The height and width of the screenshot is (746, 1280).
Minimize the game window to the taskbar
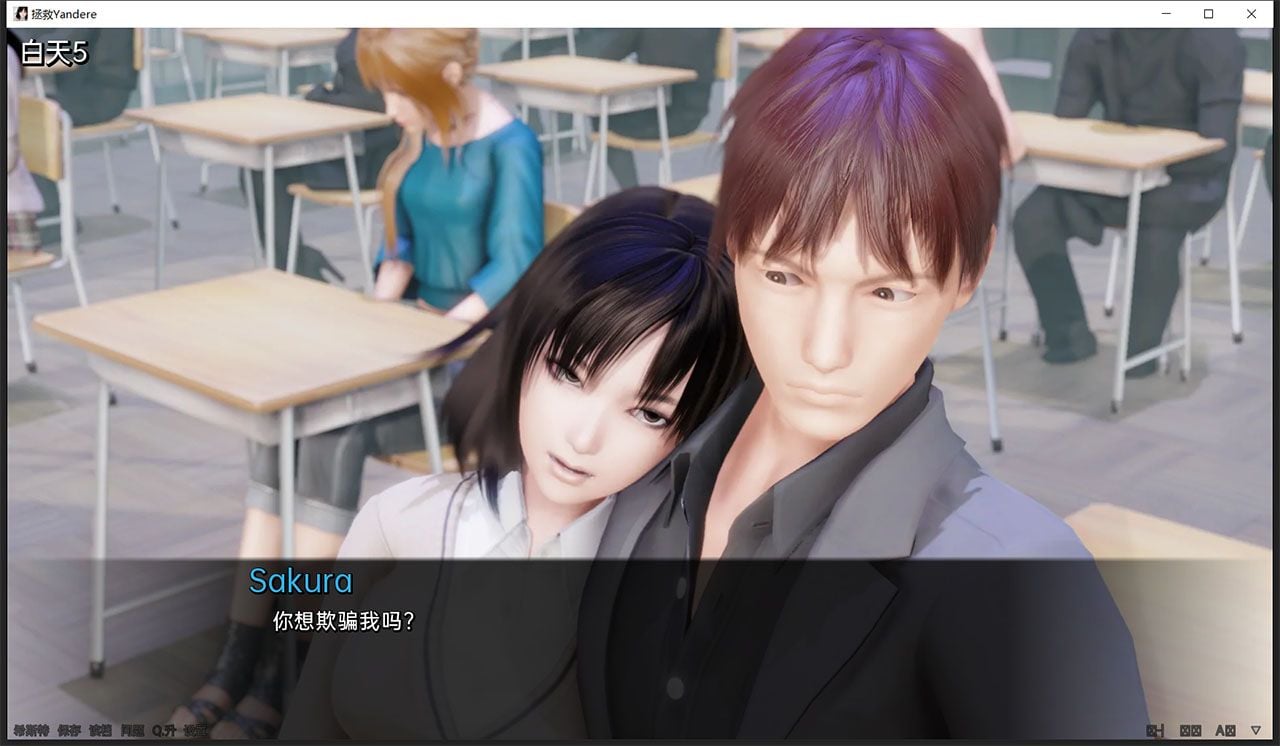(x=1165, y=13)
